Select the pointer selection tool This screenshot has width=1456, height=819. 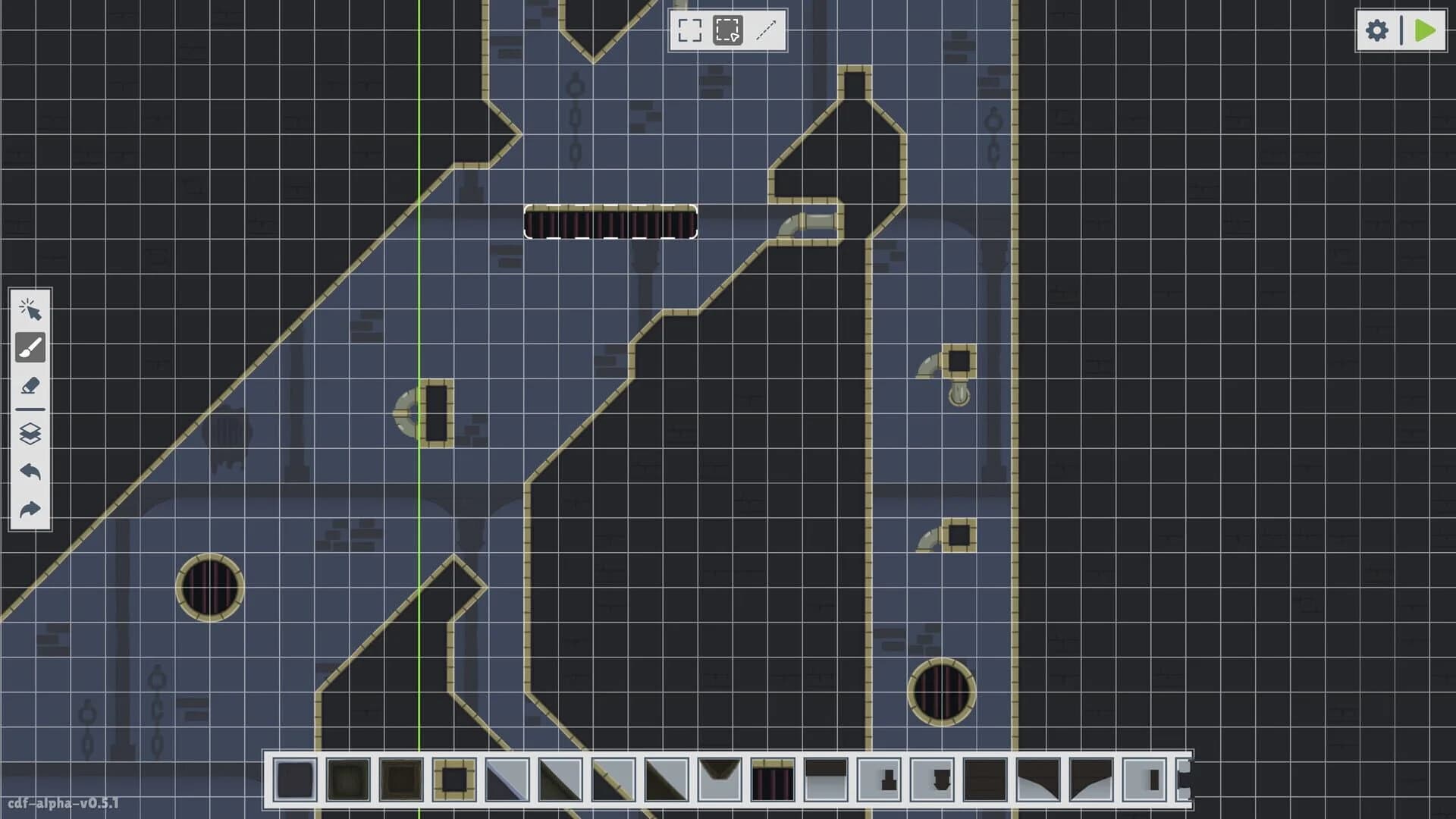point(30,309)
